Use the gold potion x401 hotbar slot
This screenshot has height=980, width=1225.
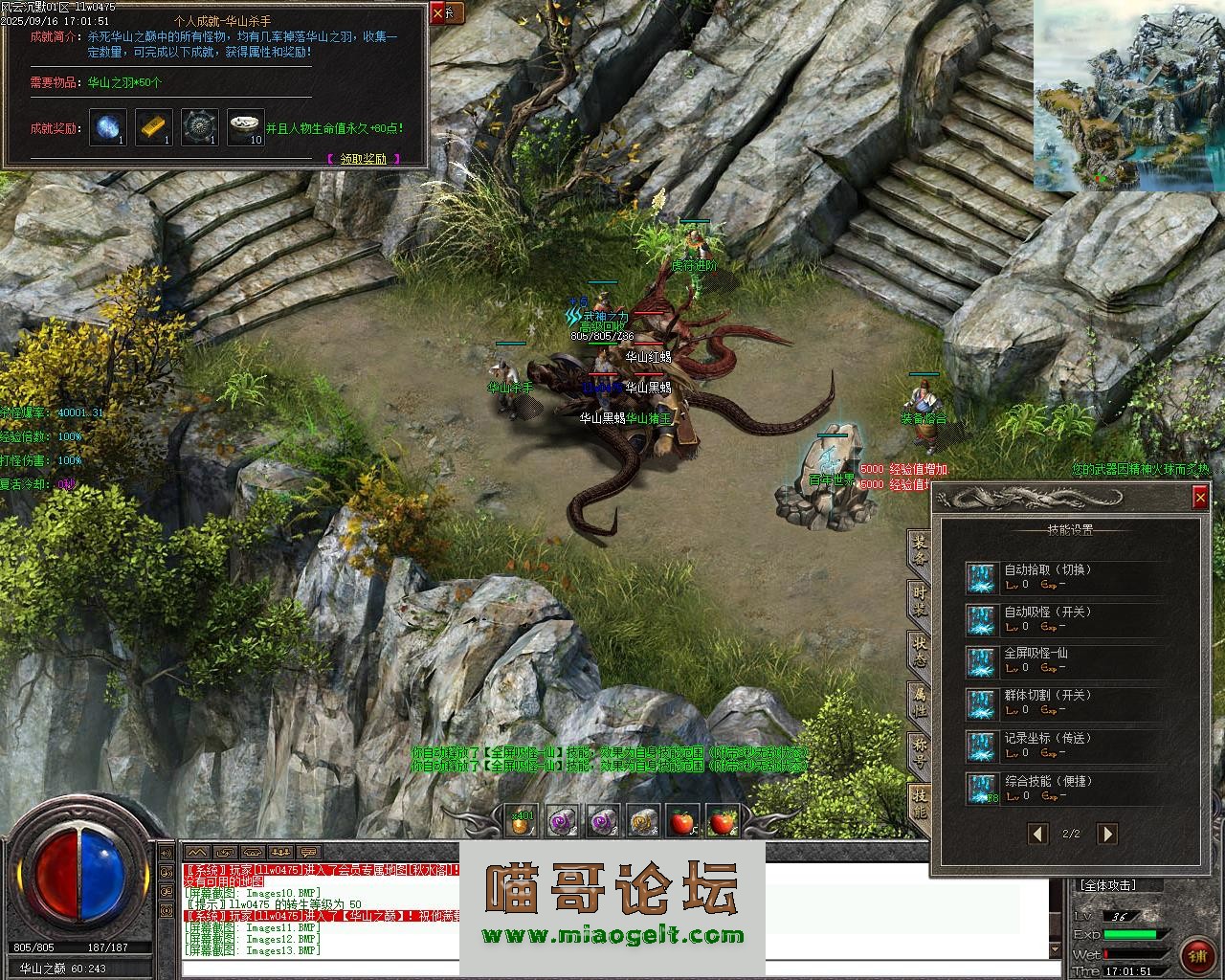521,821
